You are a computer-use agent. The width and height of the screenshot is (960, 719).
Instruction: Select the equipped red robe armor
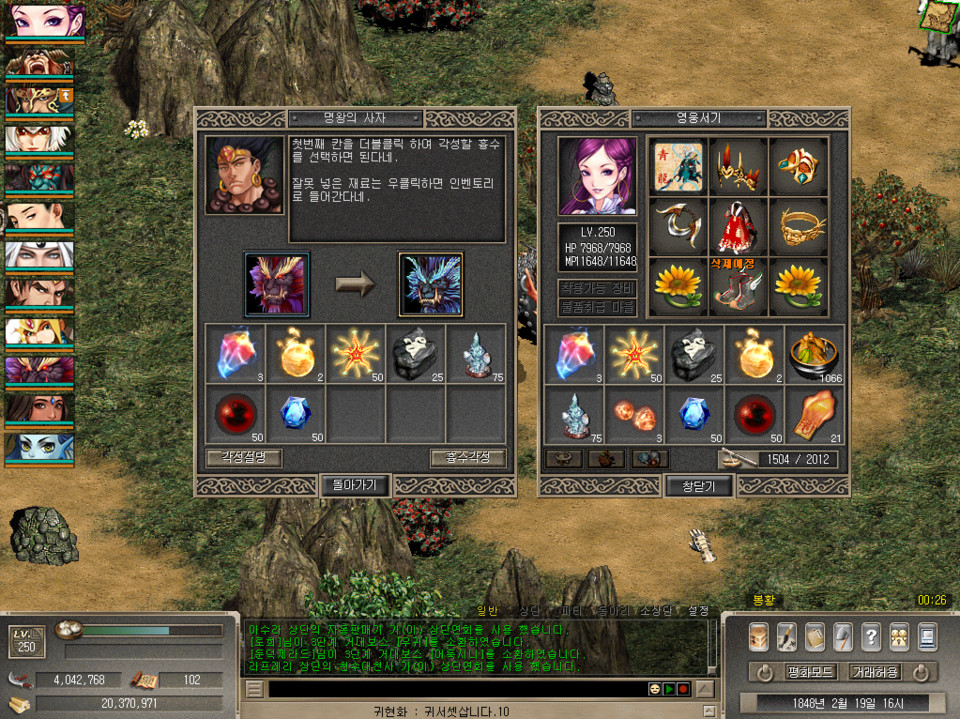[x=737, y=226]
